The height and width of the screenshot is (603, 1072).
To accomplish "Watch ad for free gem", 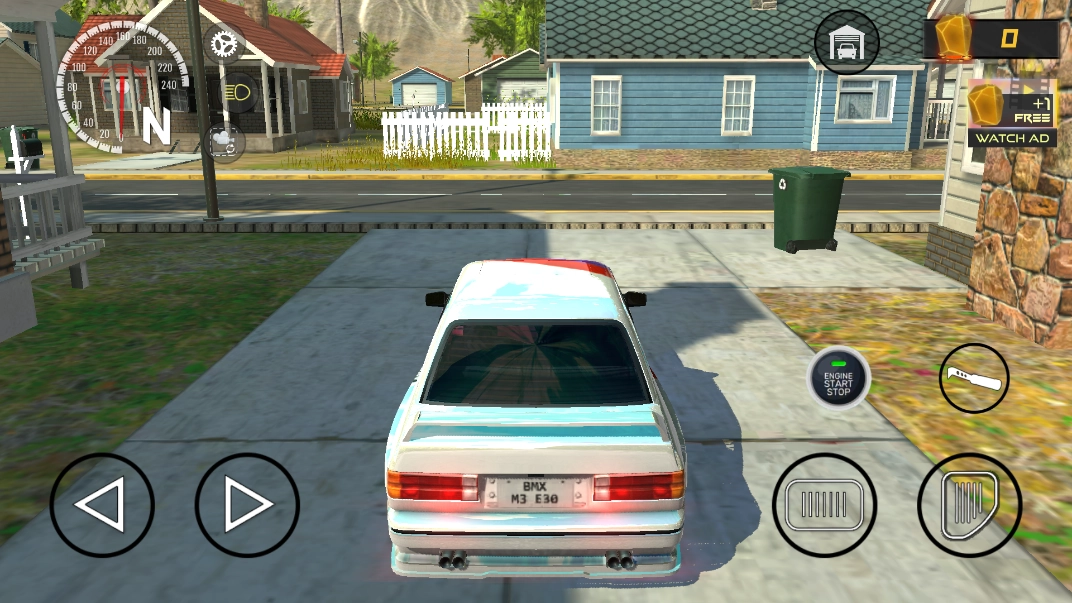I will pyautogui.click(x=1012, y=113).
